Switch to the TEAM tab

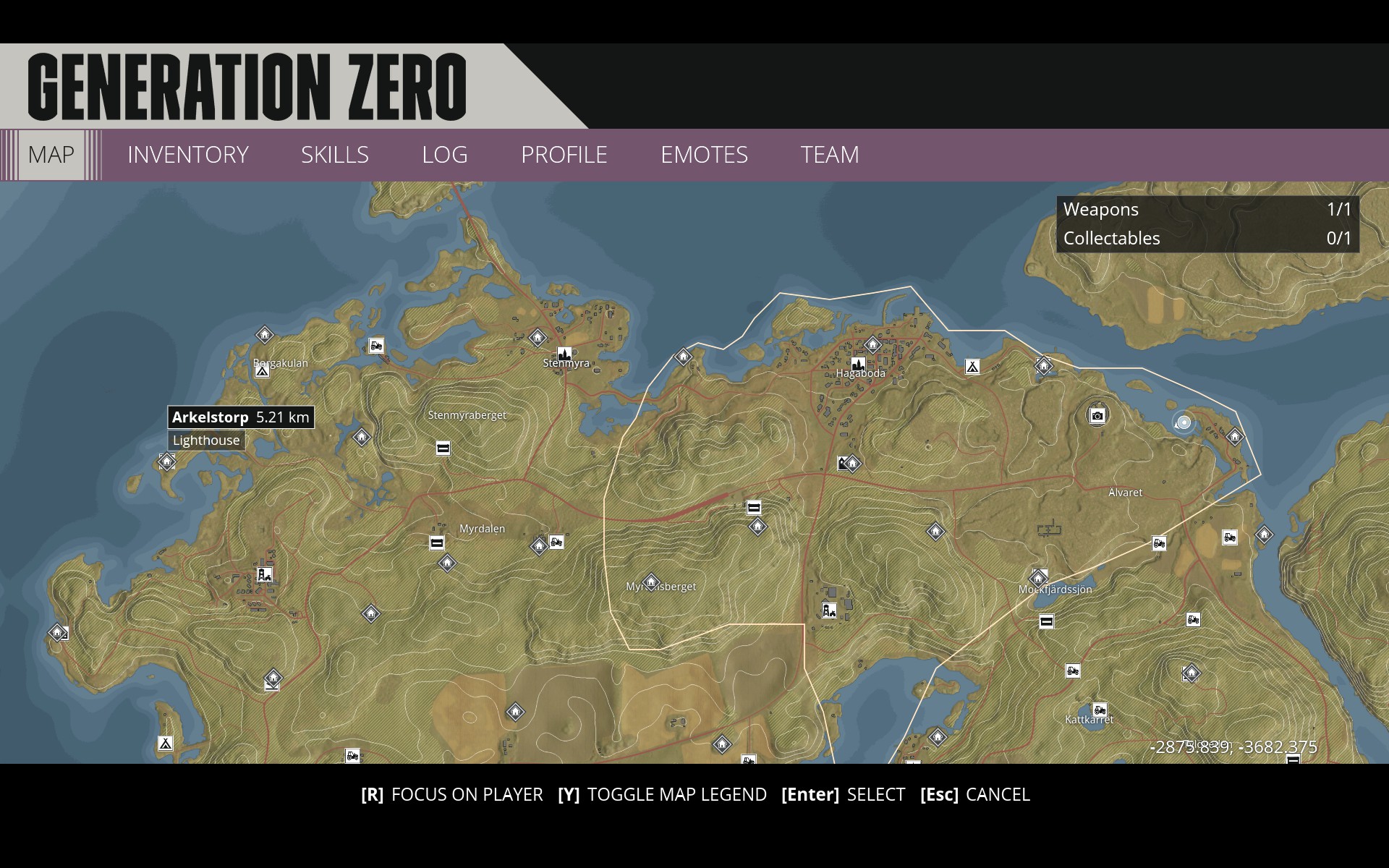[828, 155]
